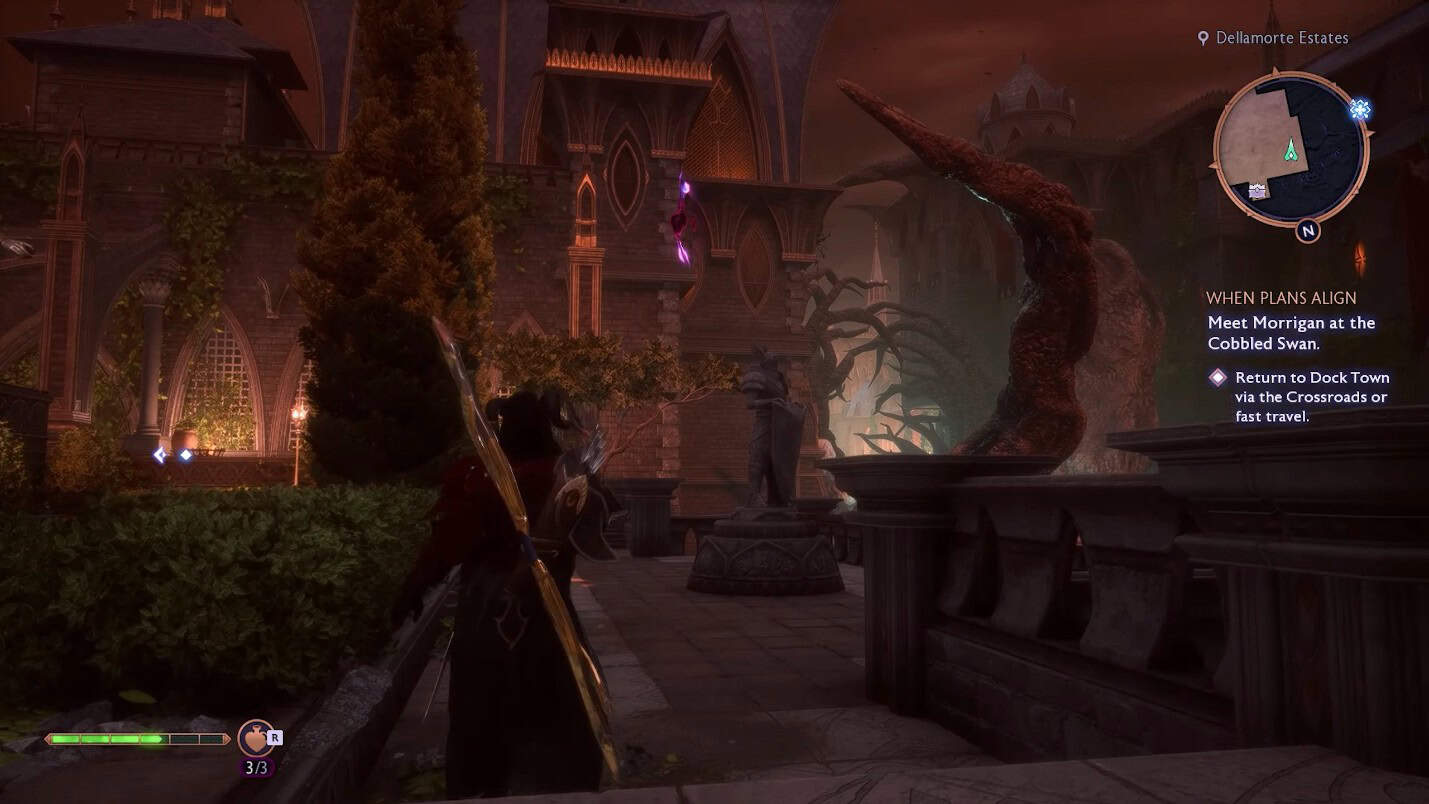The image size is (1429, 804).
Task: Click the glowing blue marker on minimap edge
Action: (x=1359, y=110)
